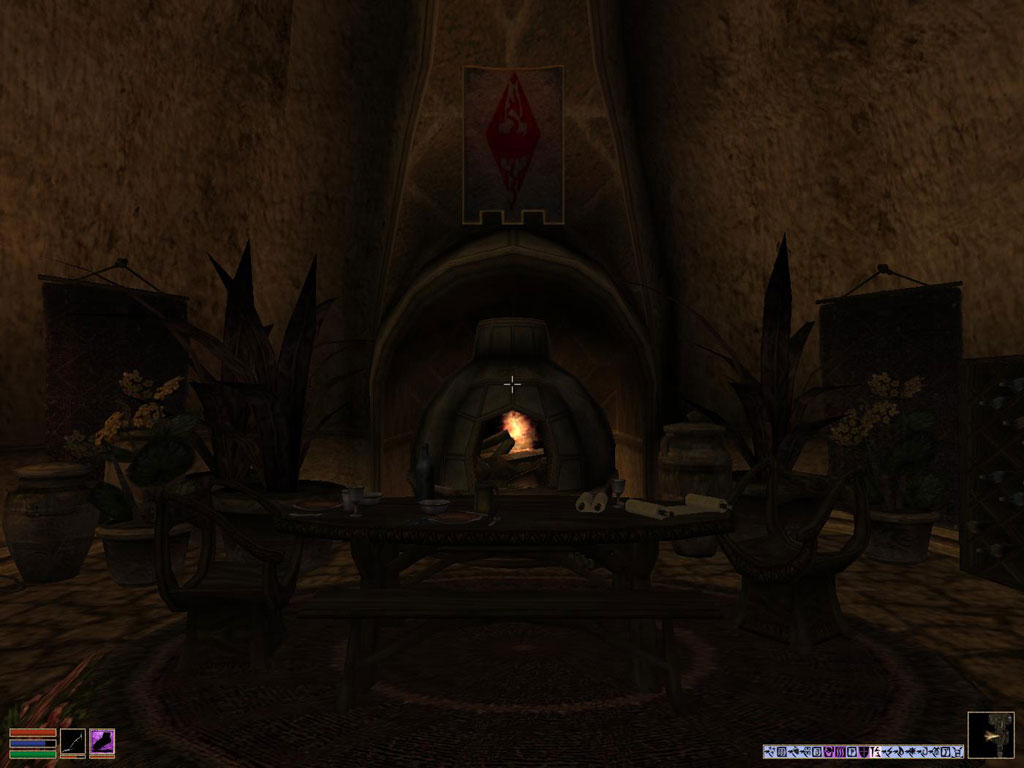Screen dimensions: 1024x768
Task: Click the active magic effects bar
Action: pyautogui.click(x=863, y=751)
